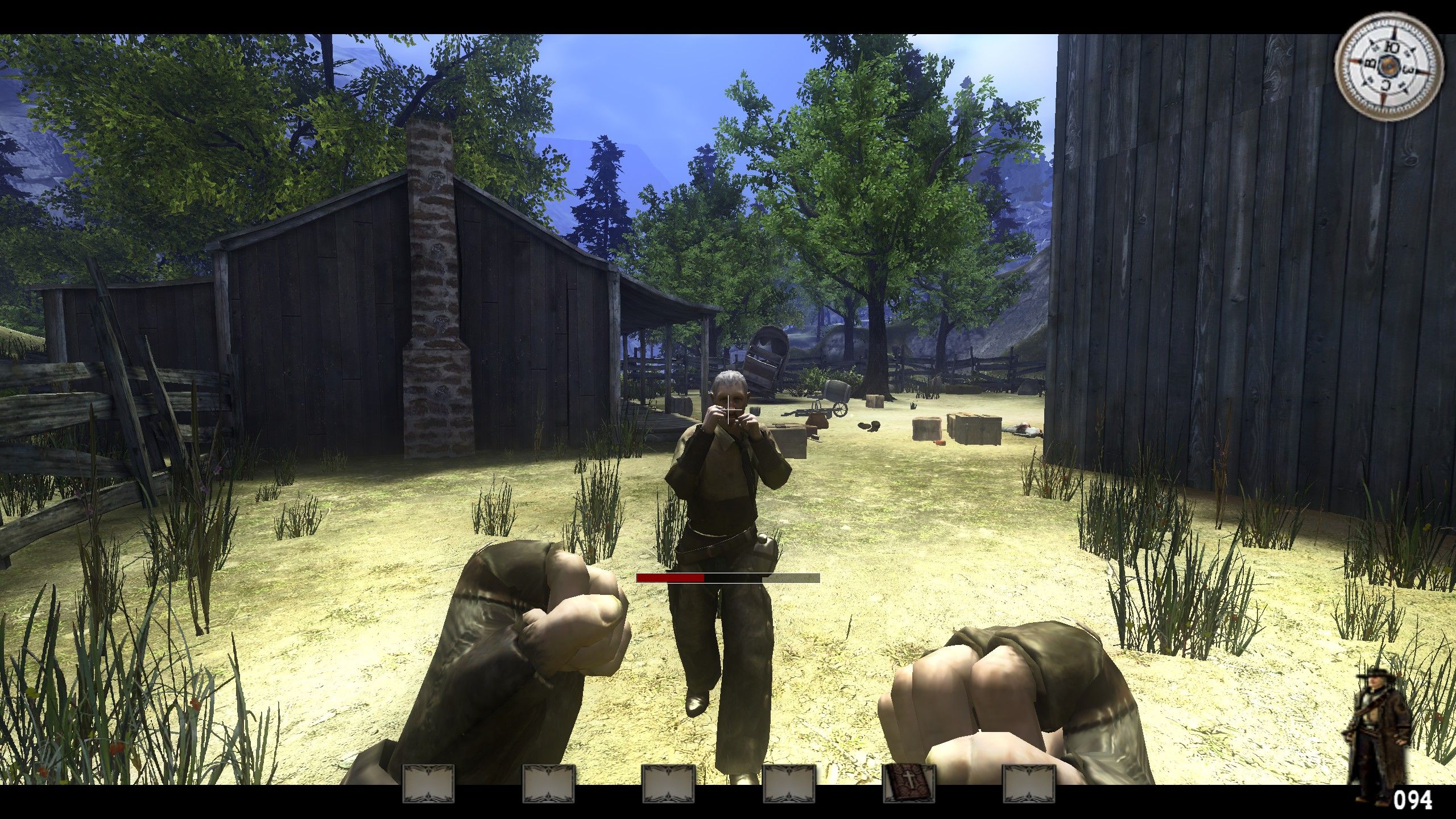Click the 'Ю' south marker on the compass
Screen dimensions: 1456x819
[1392, 48]
